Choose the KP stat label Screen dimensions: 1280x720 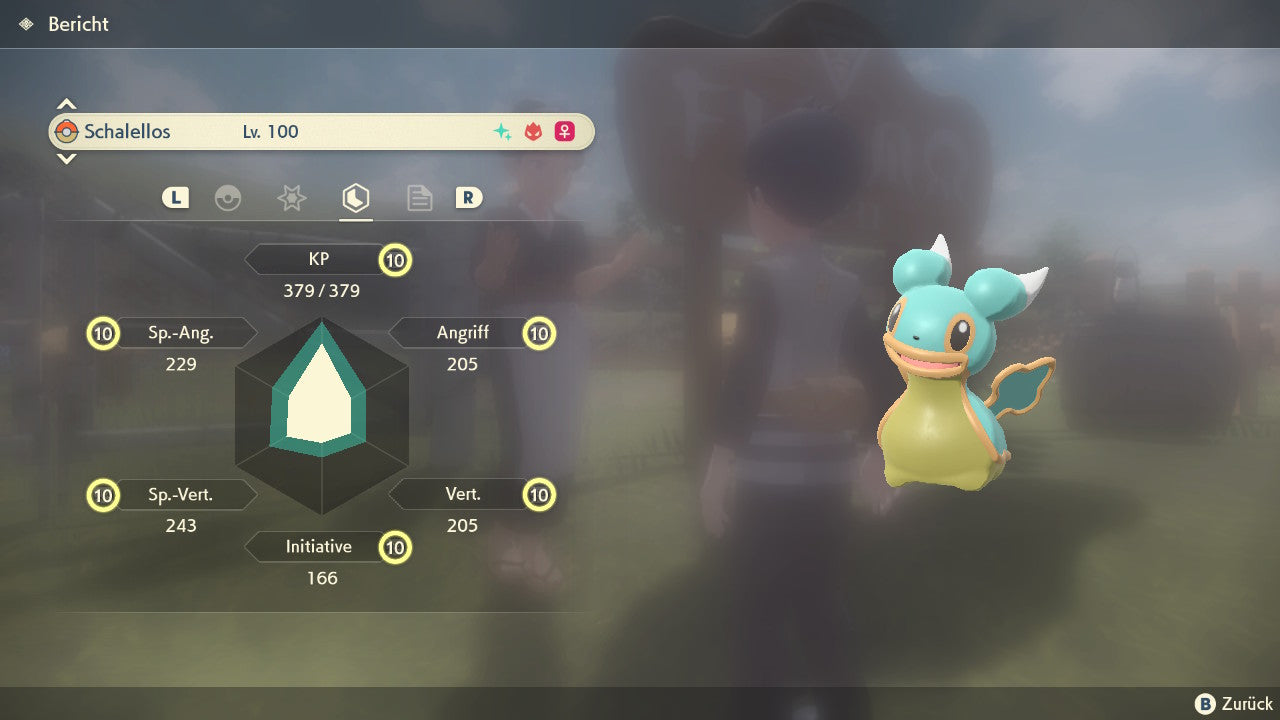(318, 259)
